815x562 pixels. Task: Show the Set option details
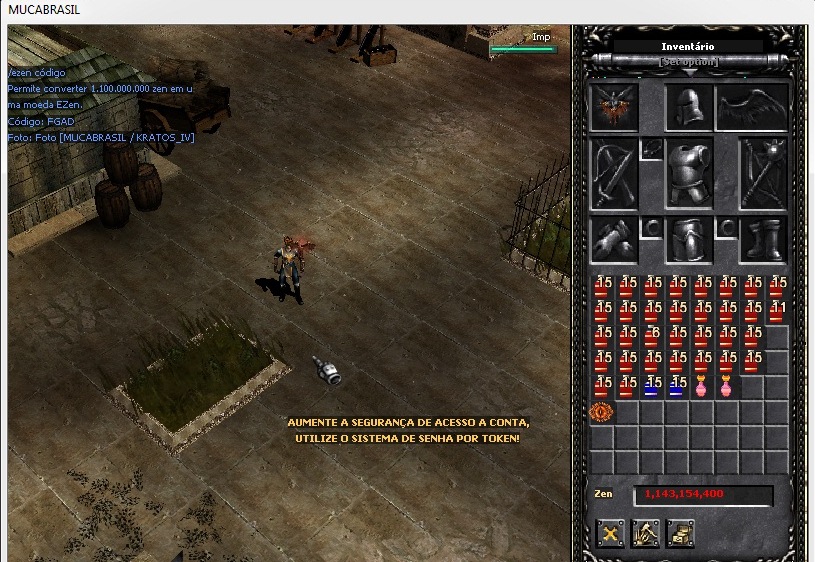689,62
